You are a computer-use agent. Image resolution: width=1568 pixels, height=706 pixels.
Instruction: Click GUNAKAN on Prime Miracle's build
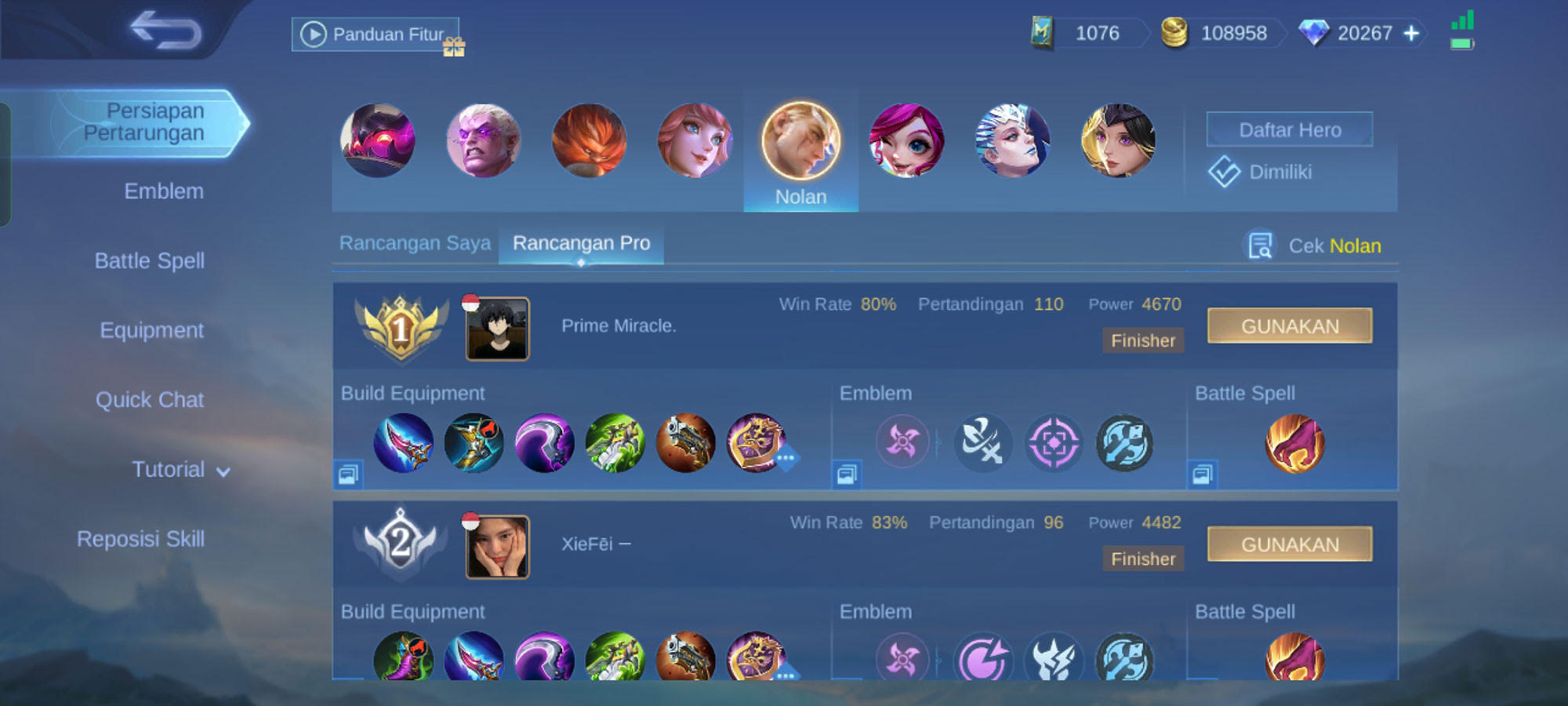(x=1290, y=326)
